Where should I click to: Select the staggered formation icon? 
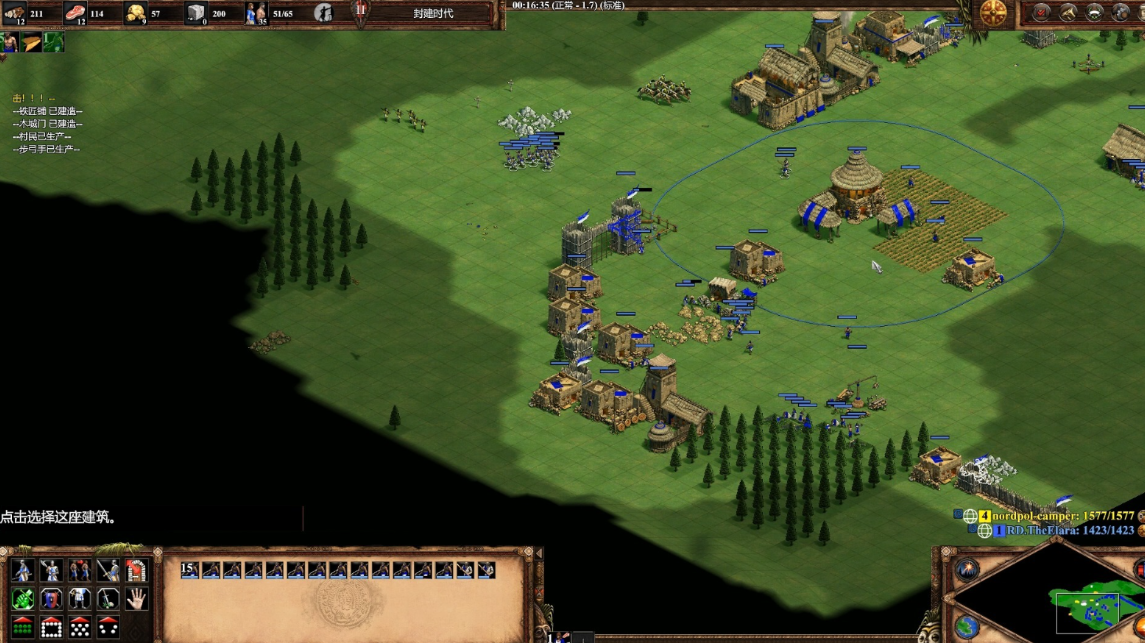pos(79,627)
